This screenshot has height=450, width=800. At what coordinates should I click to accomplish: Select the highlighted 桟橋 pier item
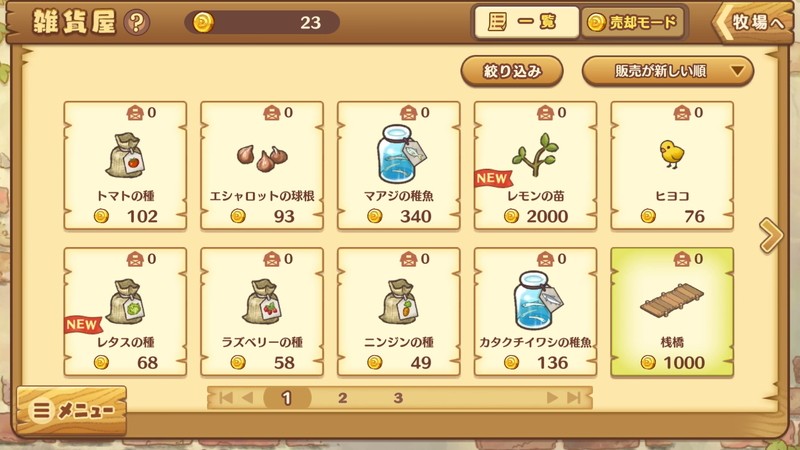(672, 312)
